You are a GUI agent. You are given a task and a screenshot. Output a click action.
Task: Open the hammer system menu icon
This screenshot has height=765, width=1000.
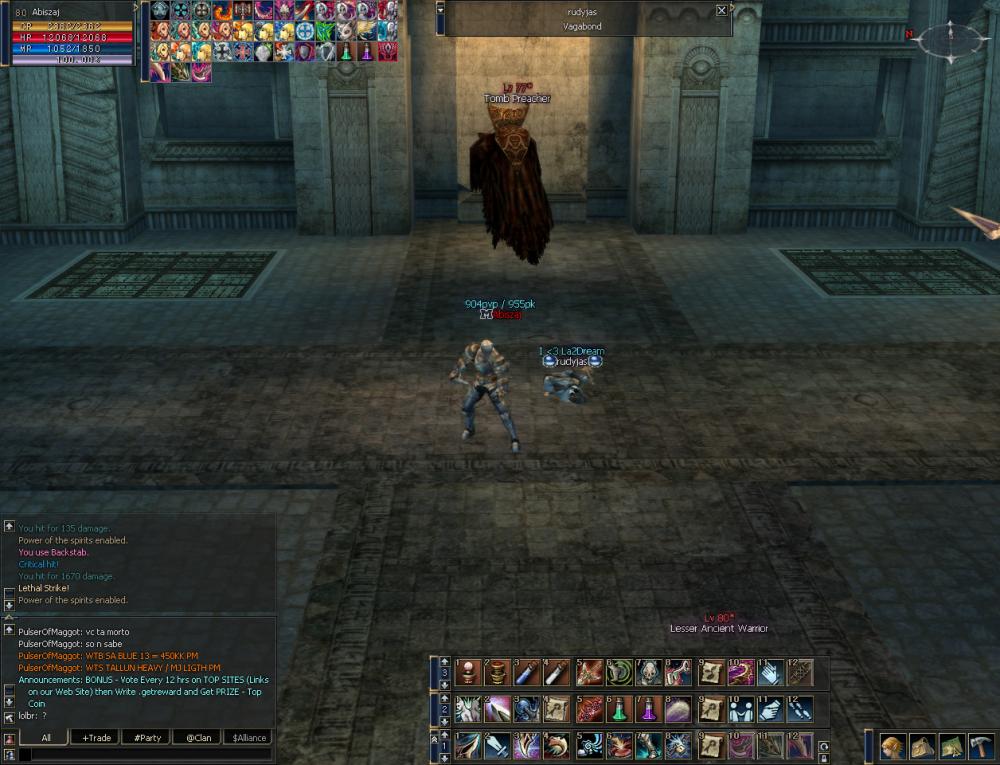tap(981, 746)
